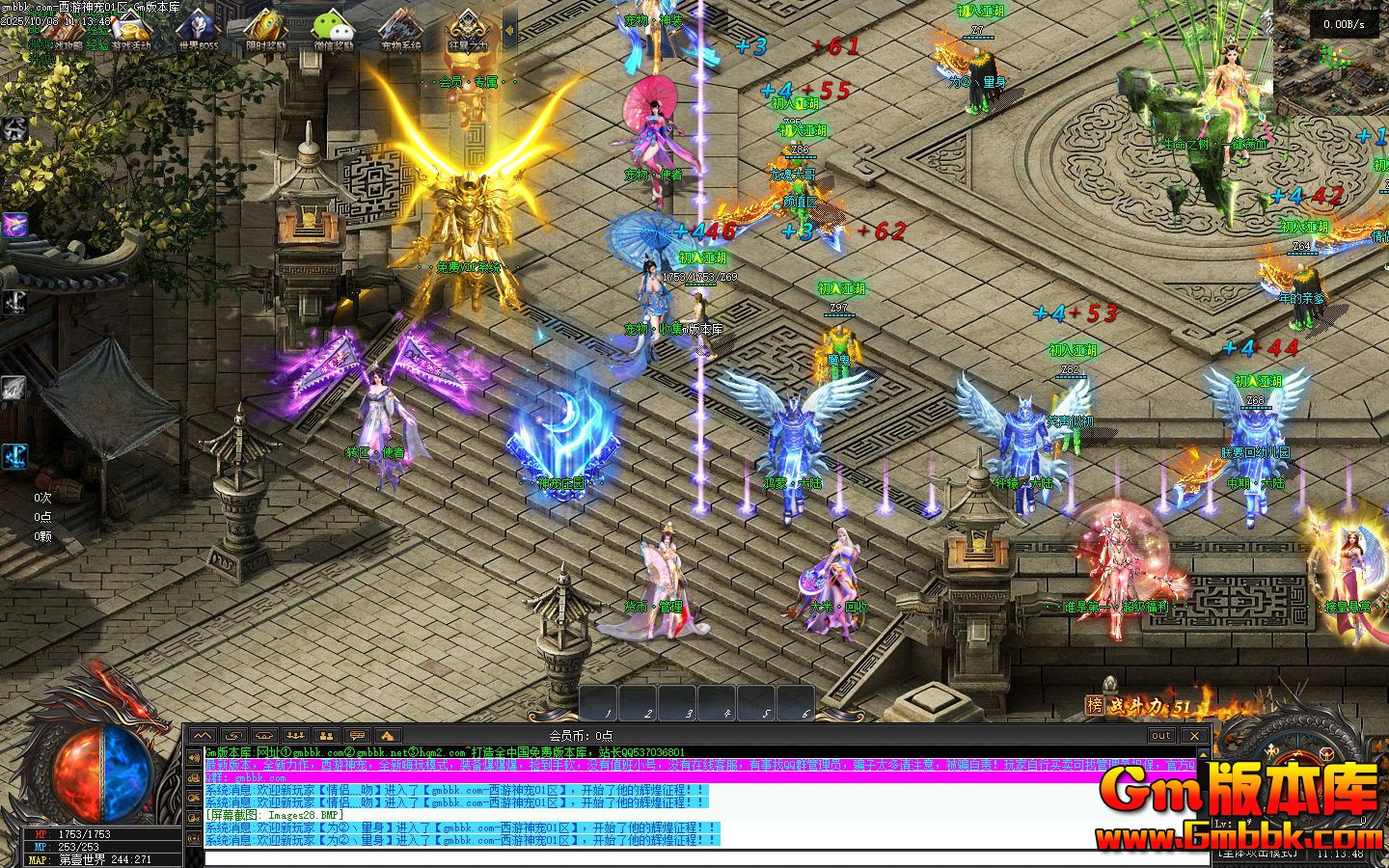Click the house icon on chat toolbar
The width and height of the screenshot is (1389, 868).
388,736
